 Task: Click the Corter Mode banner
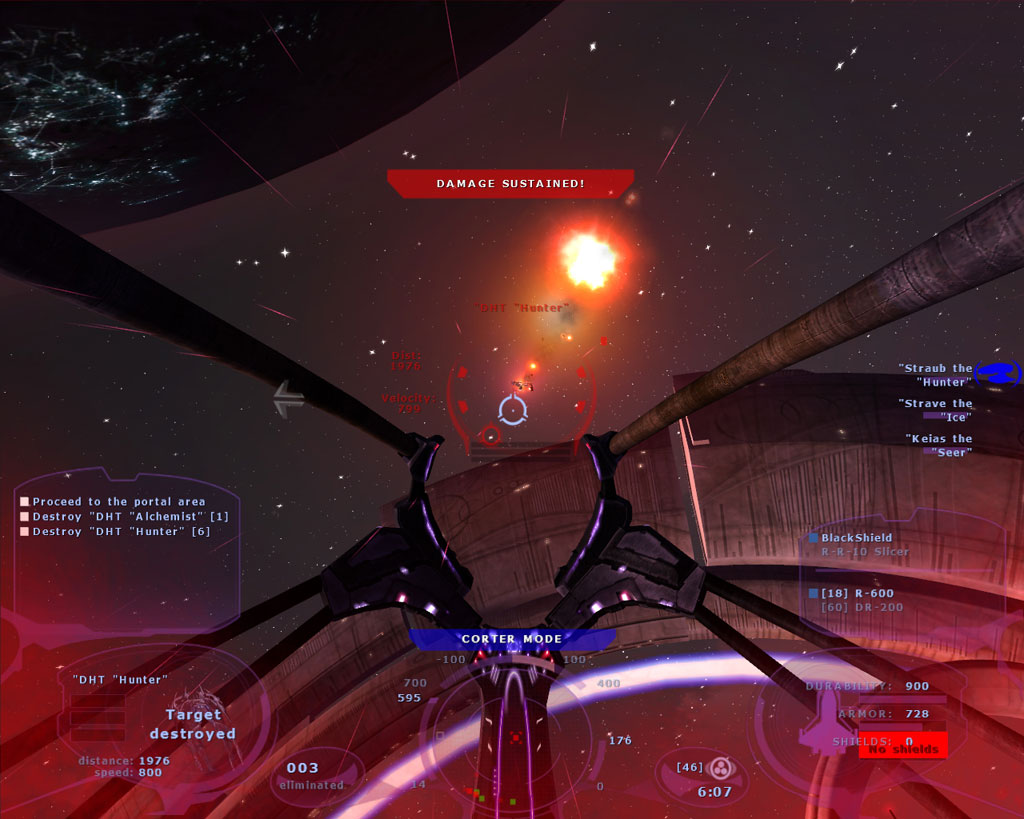[511, 639]
